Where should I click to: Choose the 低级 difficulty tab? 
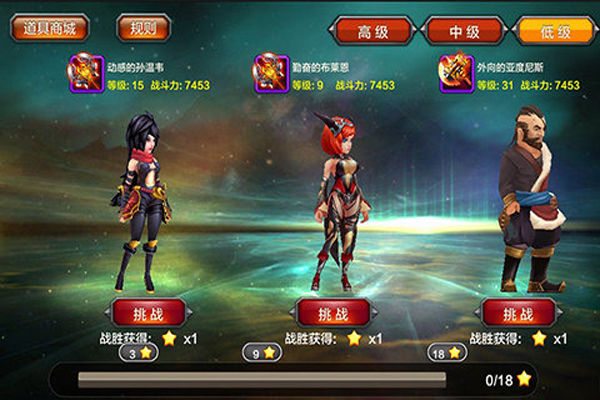click(555, 31)
